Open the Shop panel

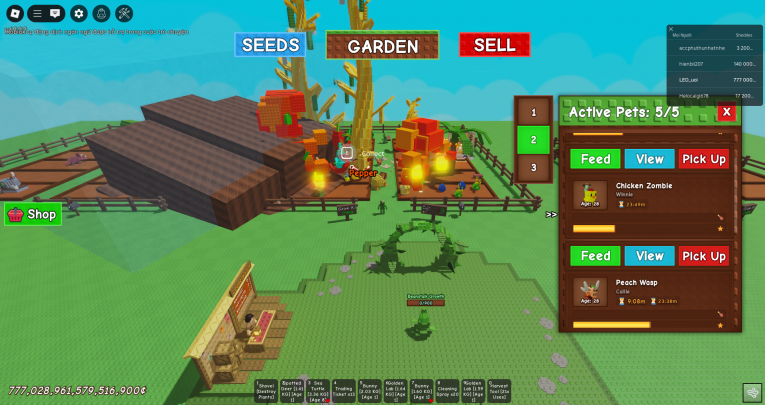coord(33,214)
